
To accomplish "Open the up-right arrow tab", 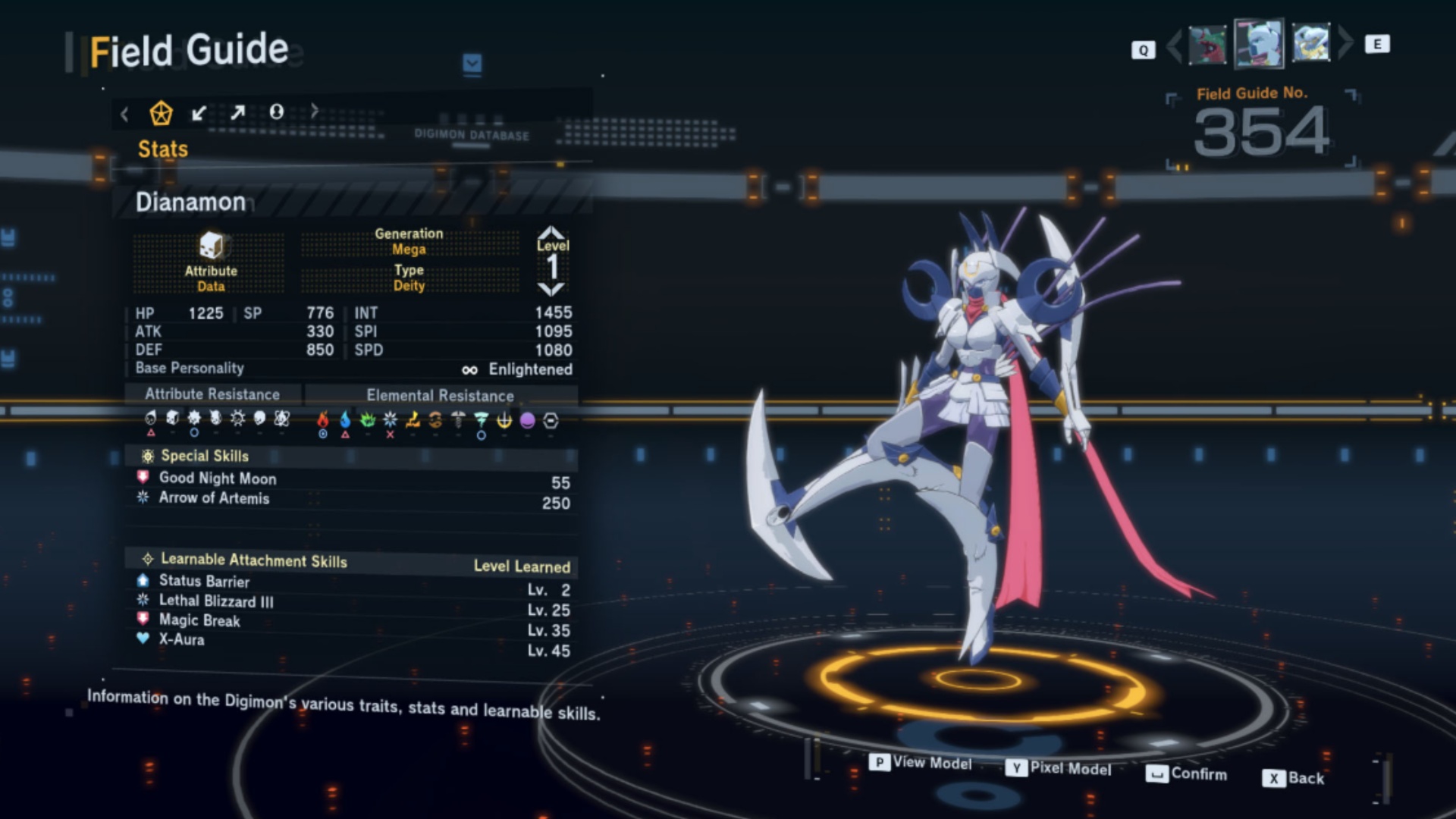I will (238, 113).
